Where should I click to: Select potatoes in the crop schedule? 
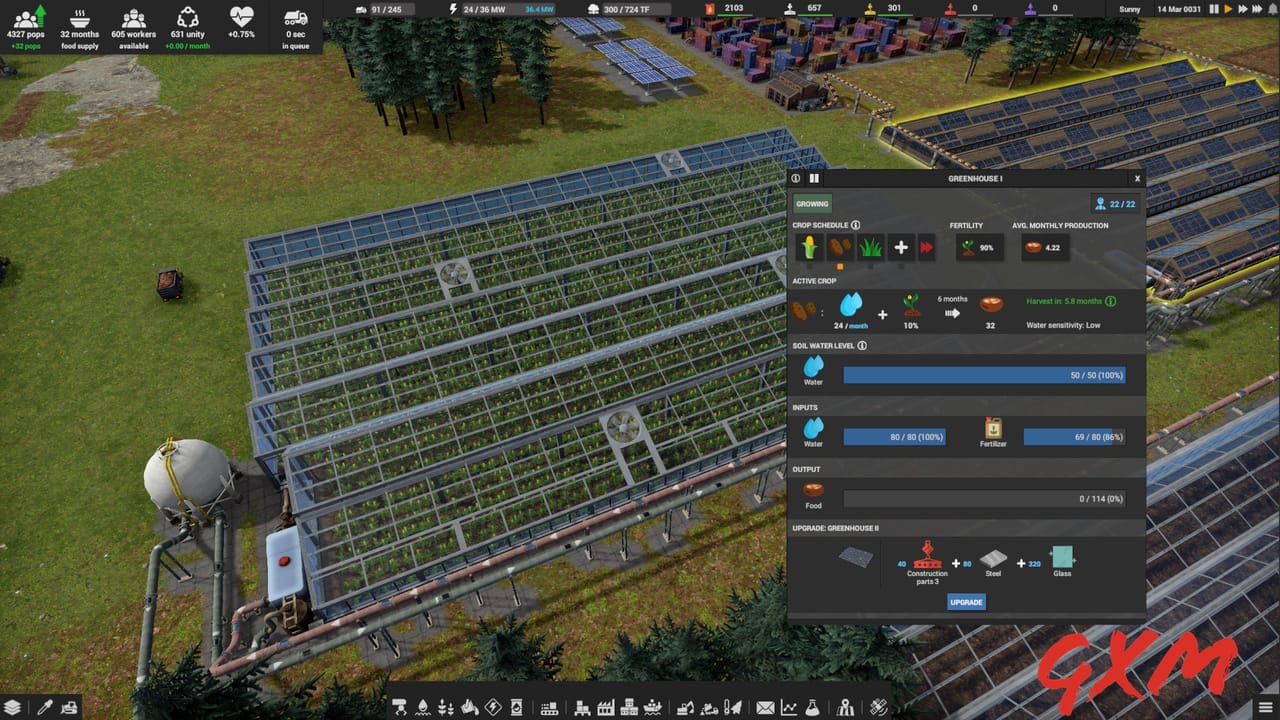(x=840, y=247)
